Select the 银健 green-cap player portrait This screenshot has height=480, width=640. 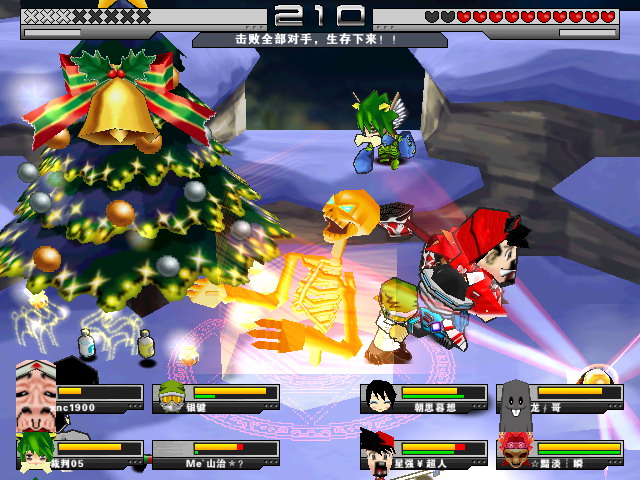pos(172,397)
